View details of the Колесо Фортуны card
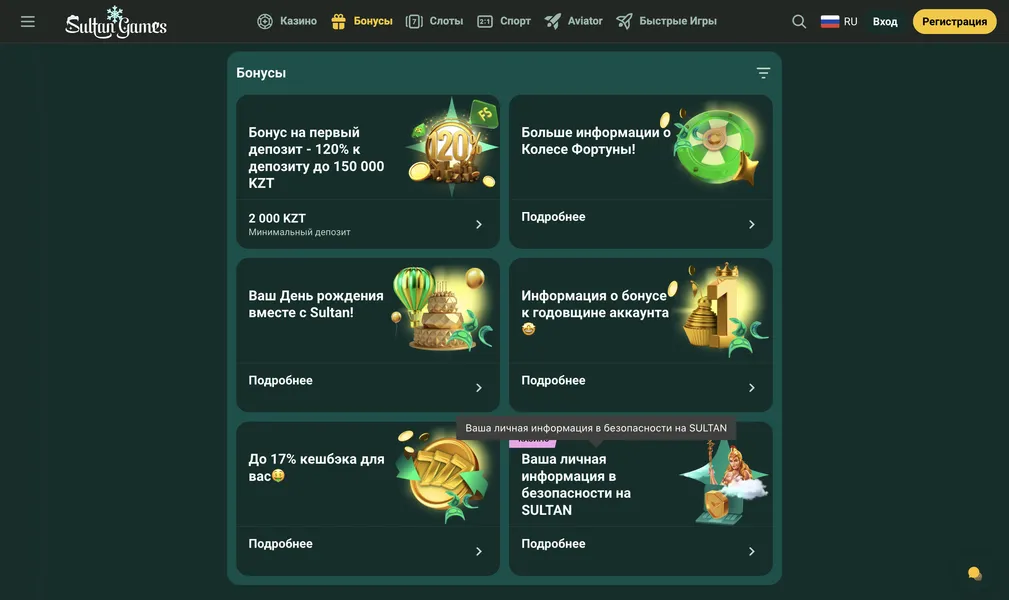Viewport: 1009px width, 600px height. point(640,172)
